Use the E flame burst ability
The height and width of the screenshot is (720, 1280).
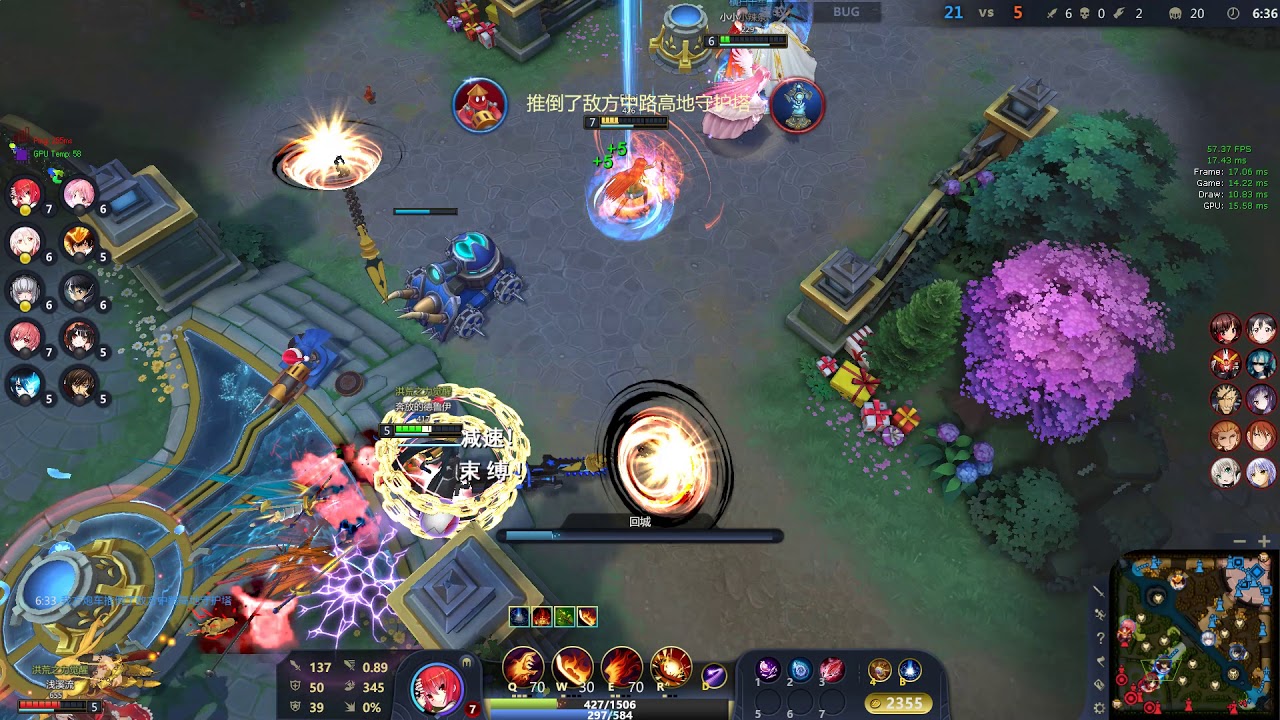[620, 666]
